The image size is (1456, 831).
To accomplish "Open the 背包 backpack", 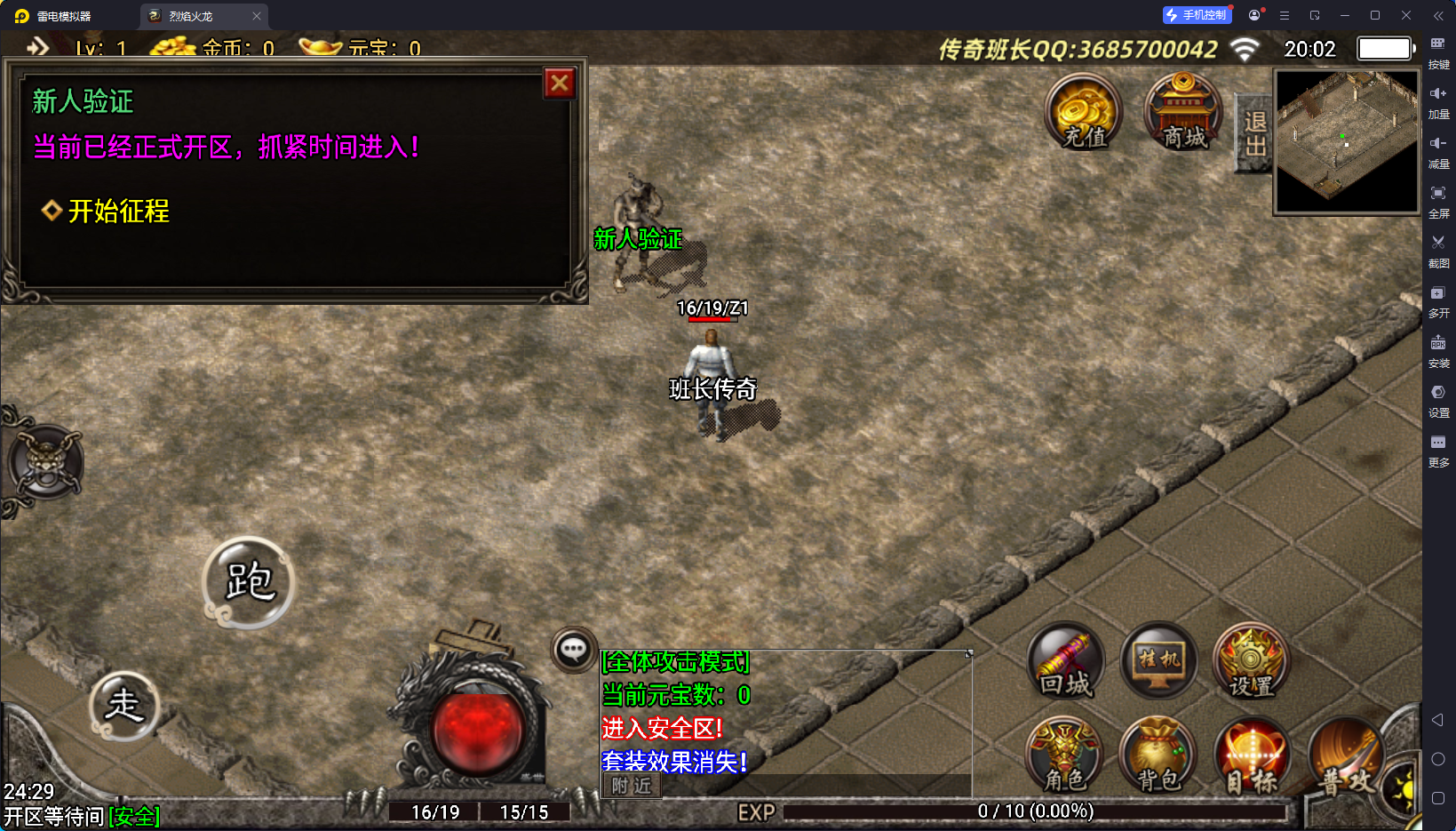I will (1158, 756).
